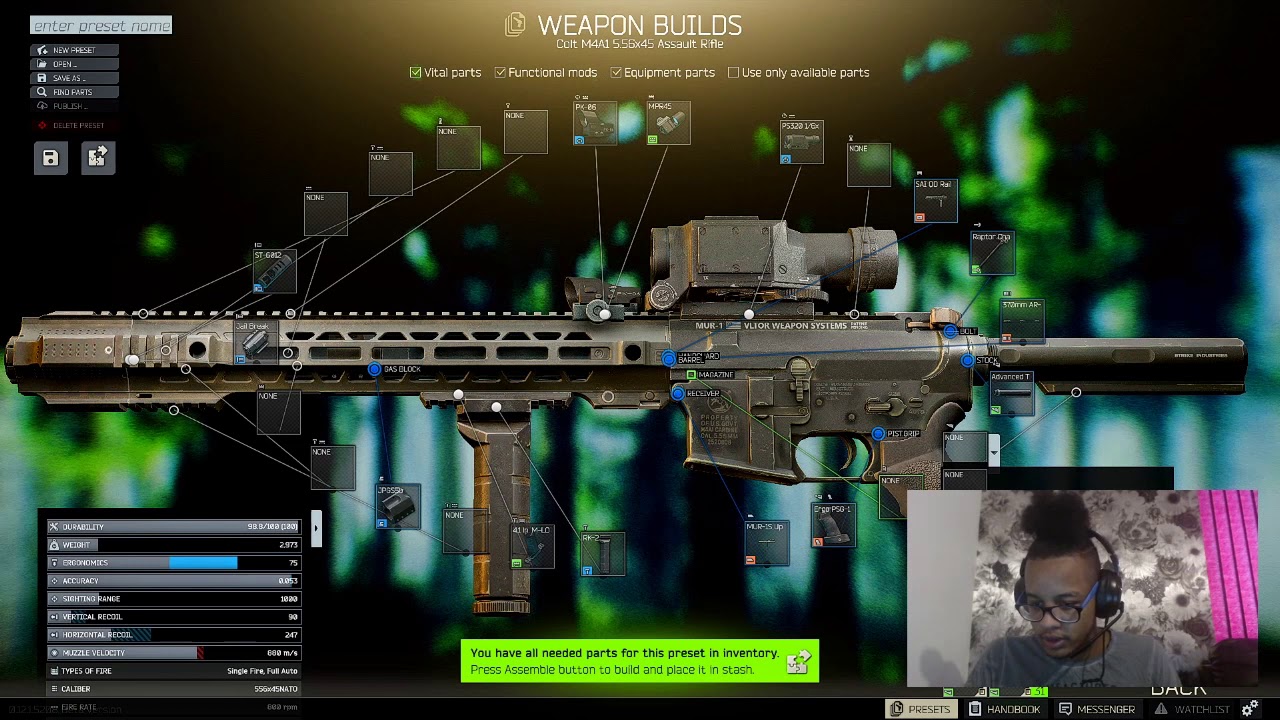Toggle the Vital parts checkbox
Image resolution: width=1280 pixels, height=720 pixels.
(416, 73)
